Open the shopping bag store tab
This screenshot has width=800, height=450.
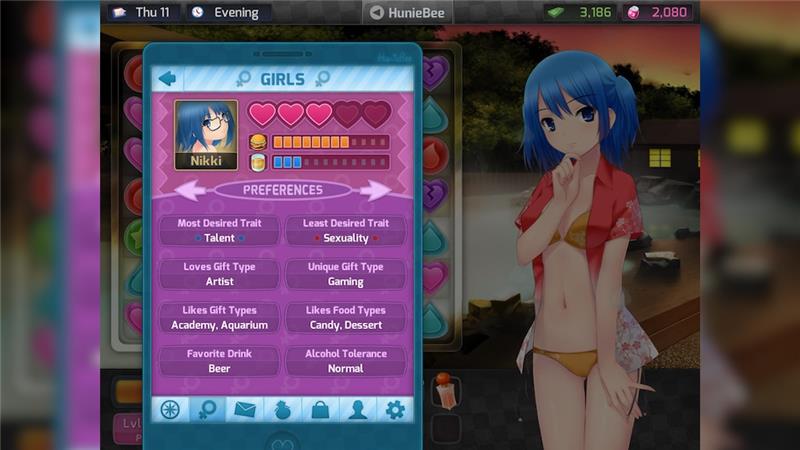(x=319, y=409)
